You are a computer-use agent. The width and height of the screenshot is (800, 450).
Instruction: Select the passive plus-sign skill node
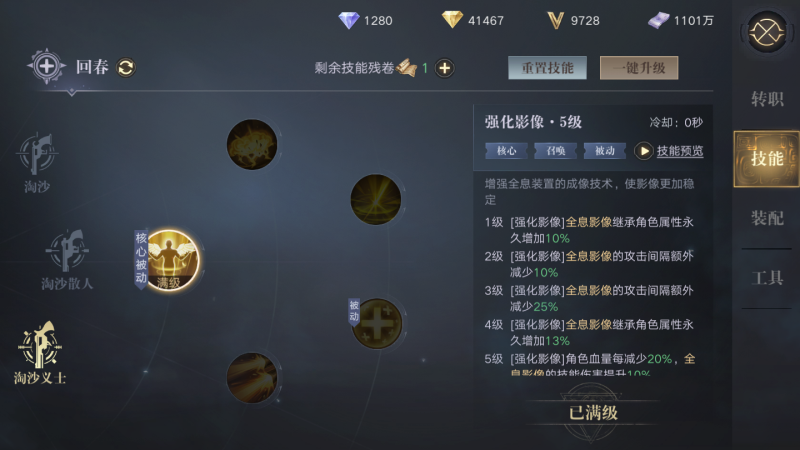click(377, 324)
